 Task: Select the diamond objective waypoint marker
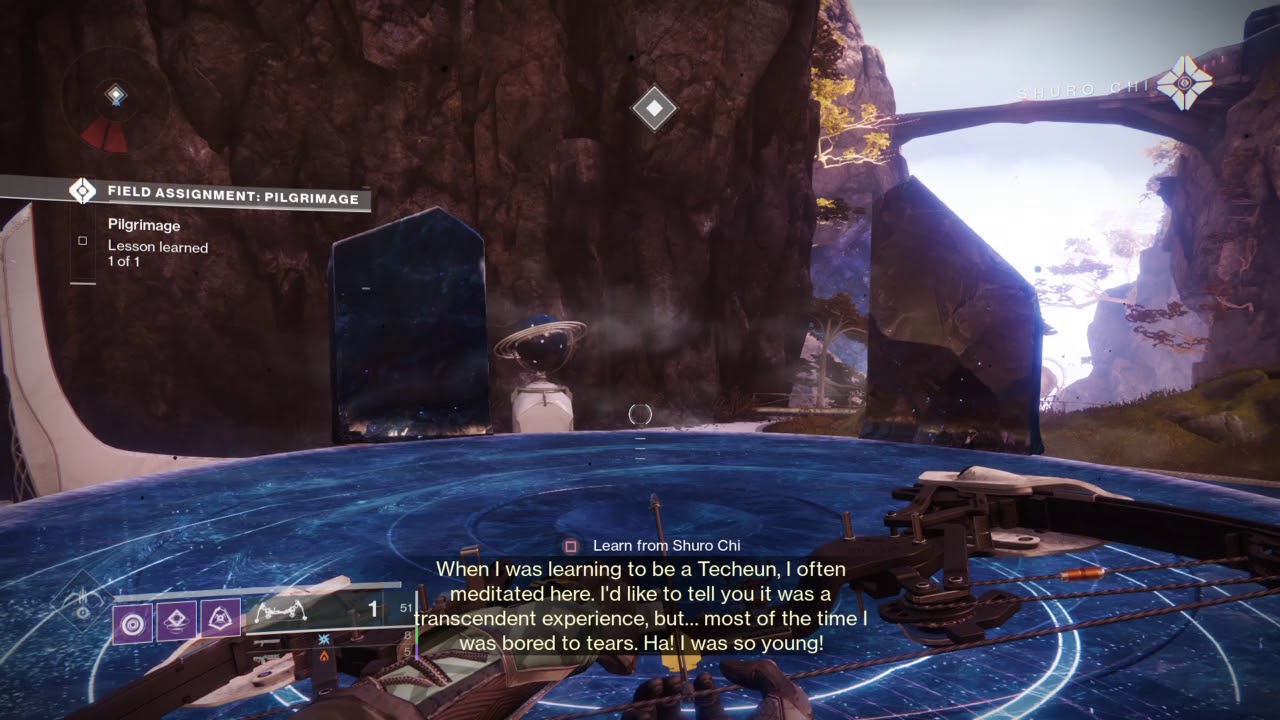654,108
